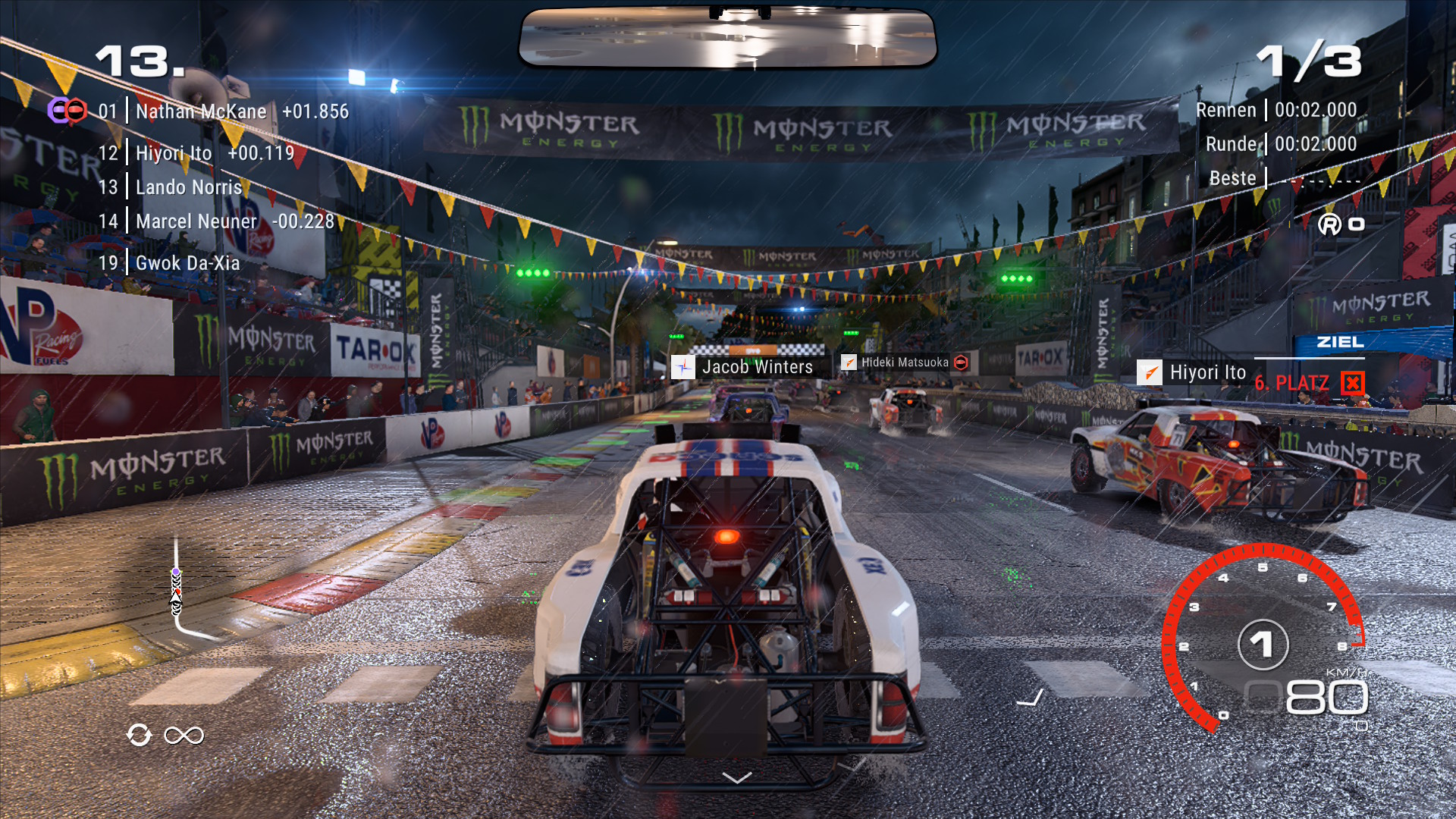Viewport: 1456px width, 819px height.
Task: Open the track progress minimap
Action: coord(177,588)
